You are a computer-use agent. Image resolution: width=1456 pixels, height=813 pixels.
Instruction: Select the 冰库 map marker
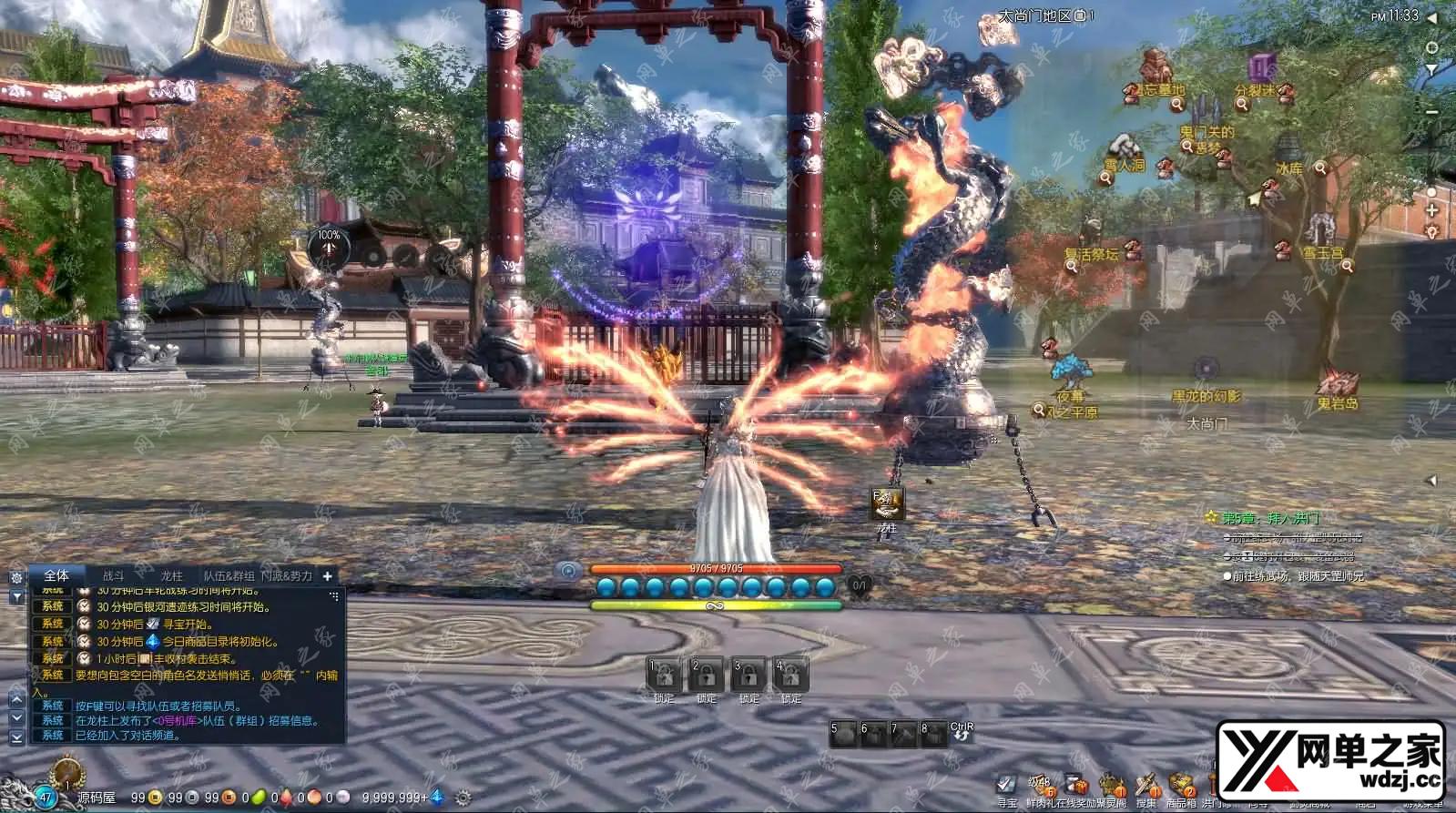(1288, 168)
